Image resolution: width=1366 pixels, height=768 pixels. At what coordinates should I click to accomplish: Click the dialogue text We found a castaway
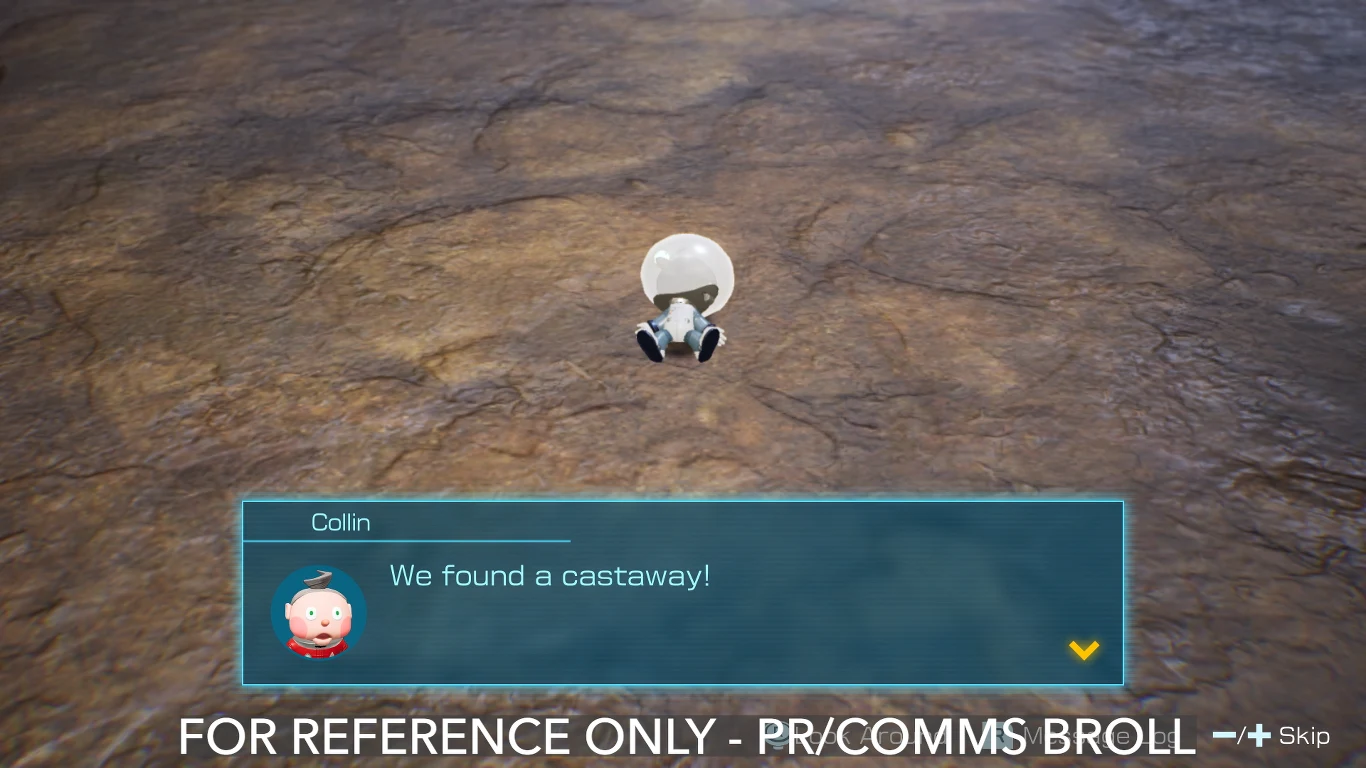pyautogui.click(x=549, y=576)
